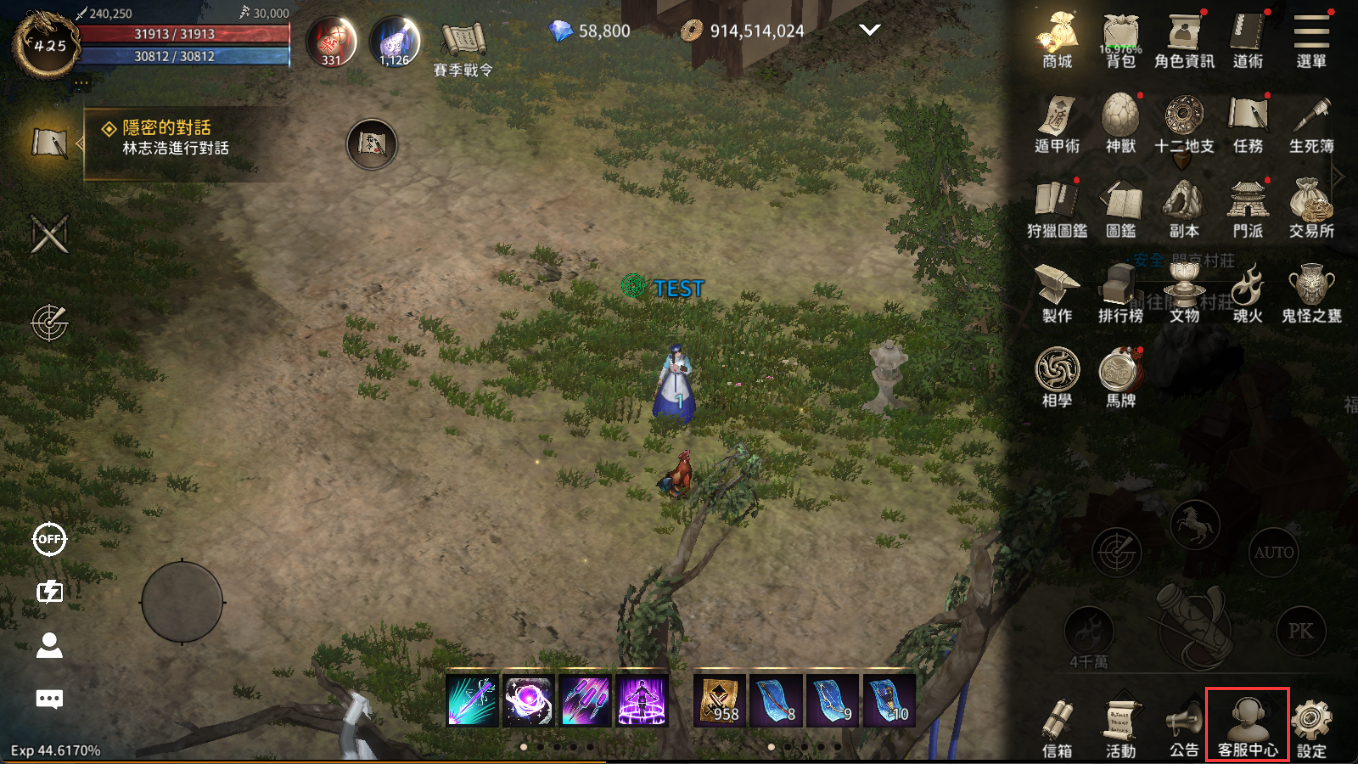Open the 賽季戰令 season pass
The height and width of the screenshot is (764, 1358).
[463, 46]
